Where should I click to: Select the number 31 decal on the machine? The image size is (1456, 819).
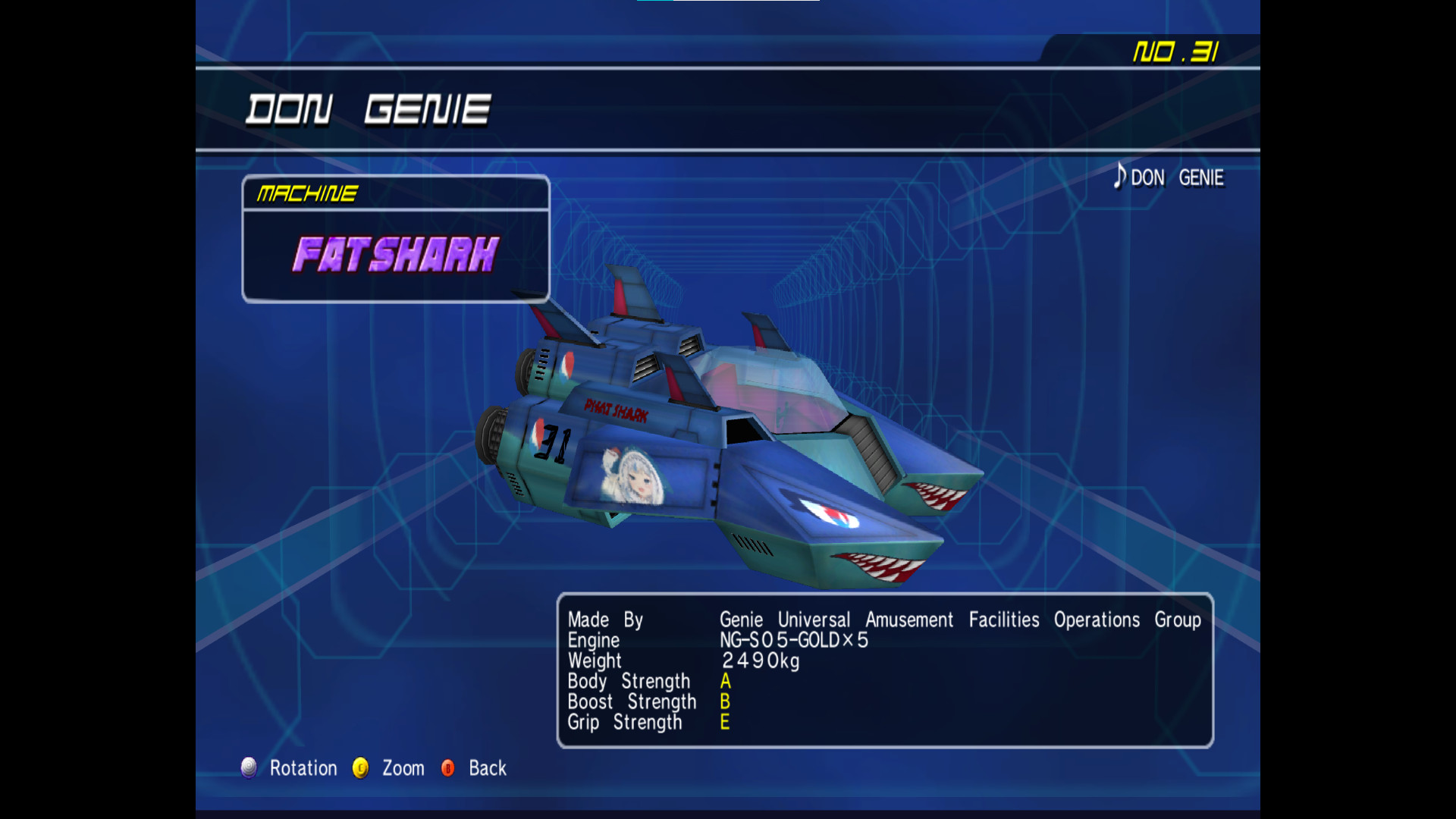[553, 442]
